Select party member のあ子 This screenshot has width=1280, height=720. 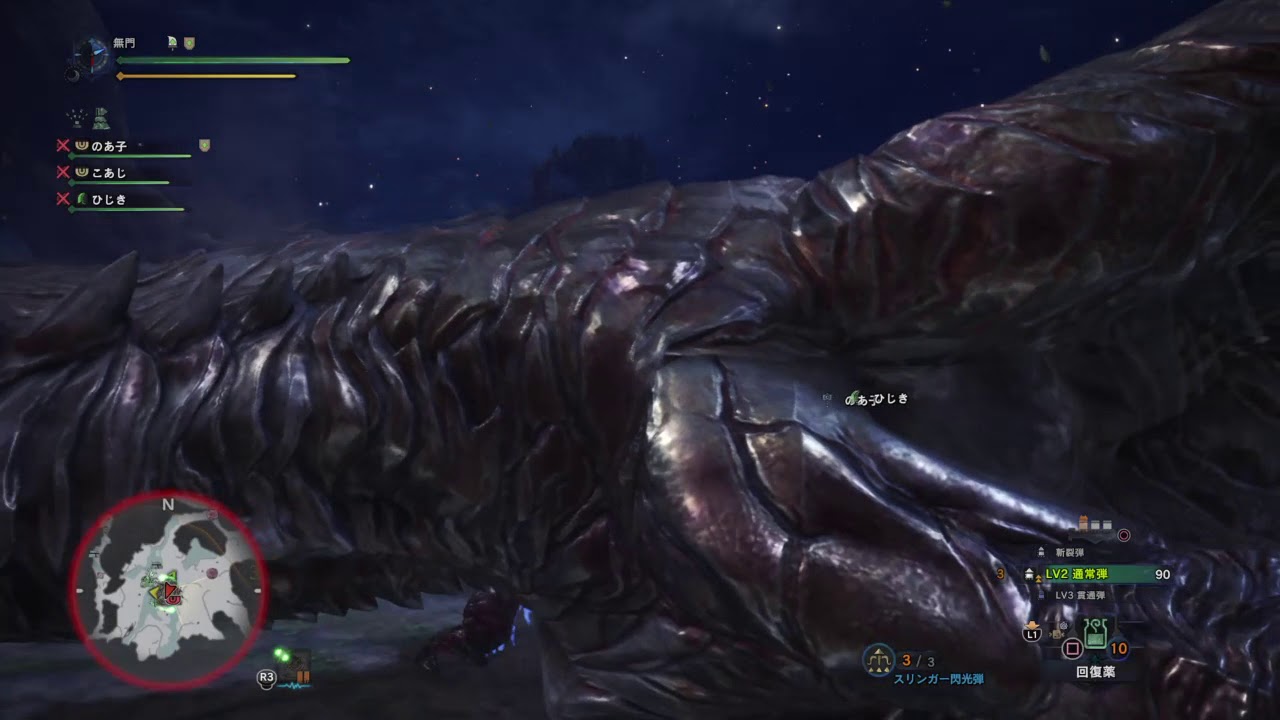pyautogui.click(x=110, y=146)
